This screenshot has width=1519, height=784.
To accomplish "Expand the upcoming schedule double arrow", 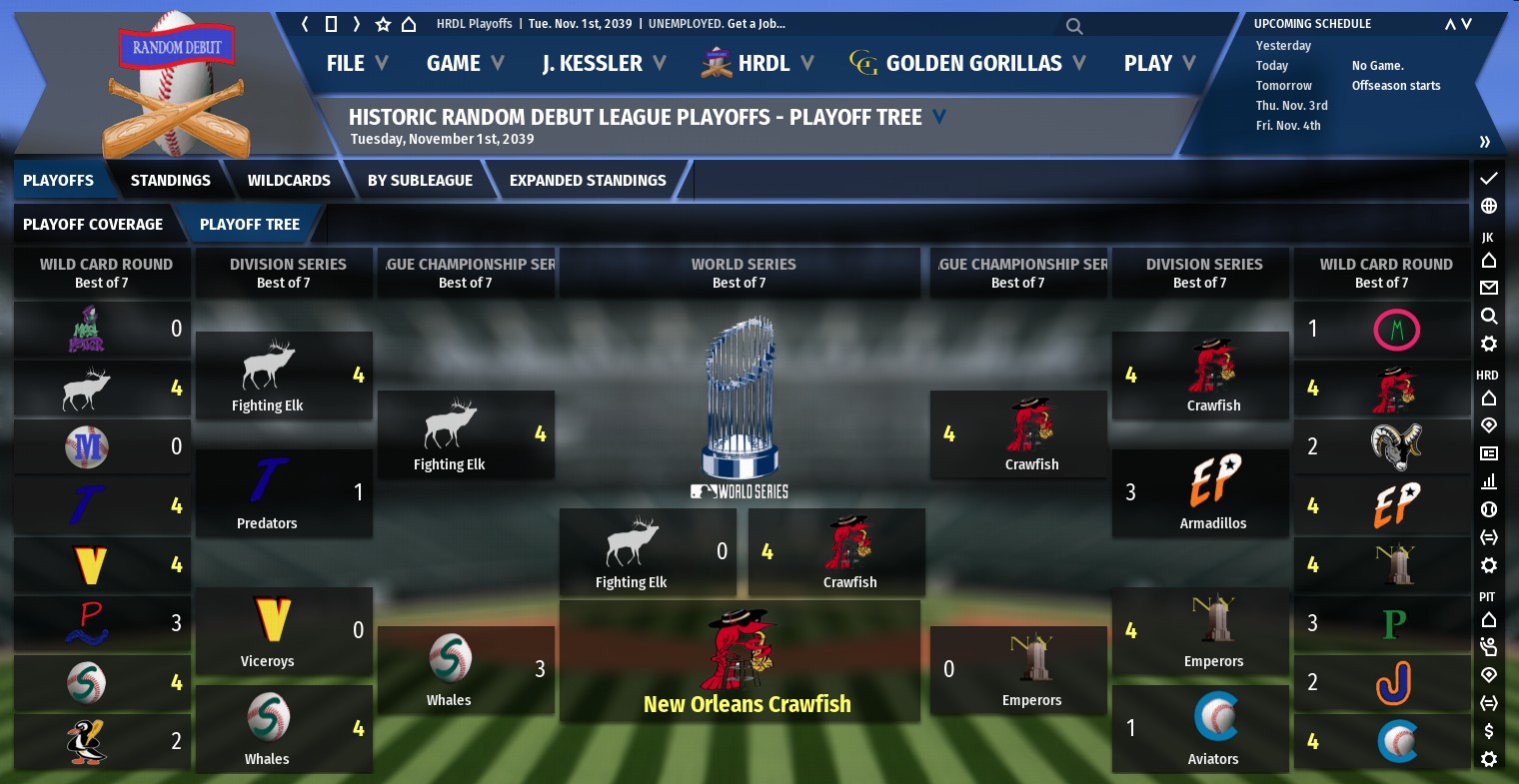I will click(1484, 141).
